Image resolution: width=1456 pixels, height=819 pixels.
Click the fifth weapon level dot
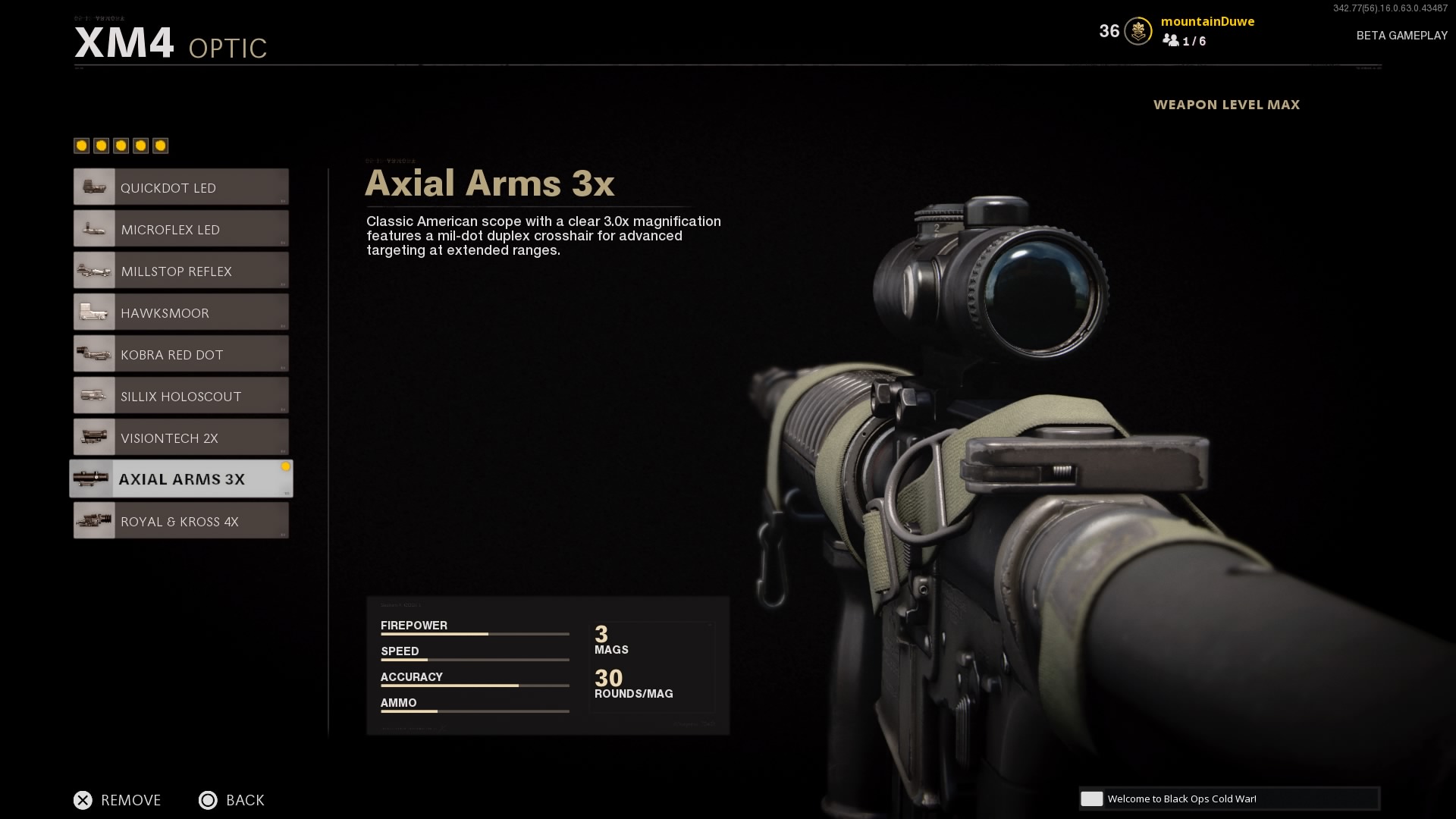tap(159, 145)
